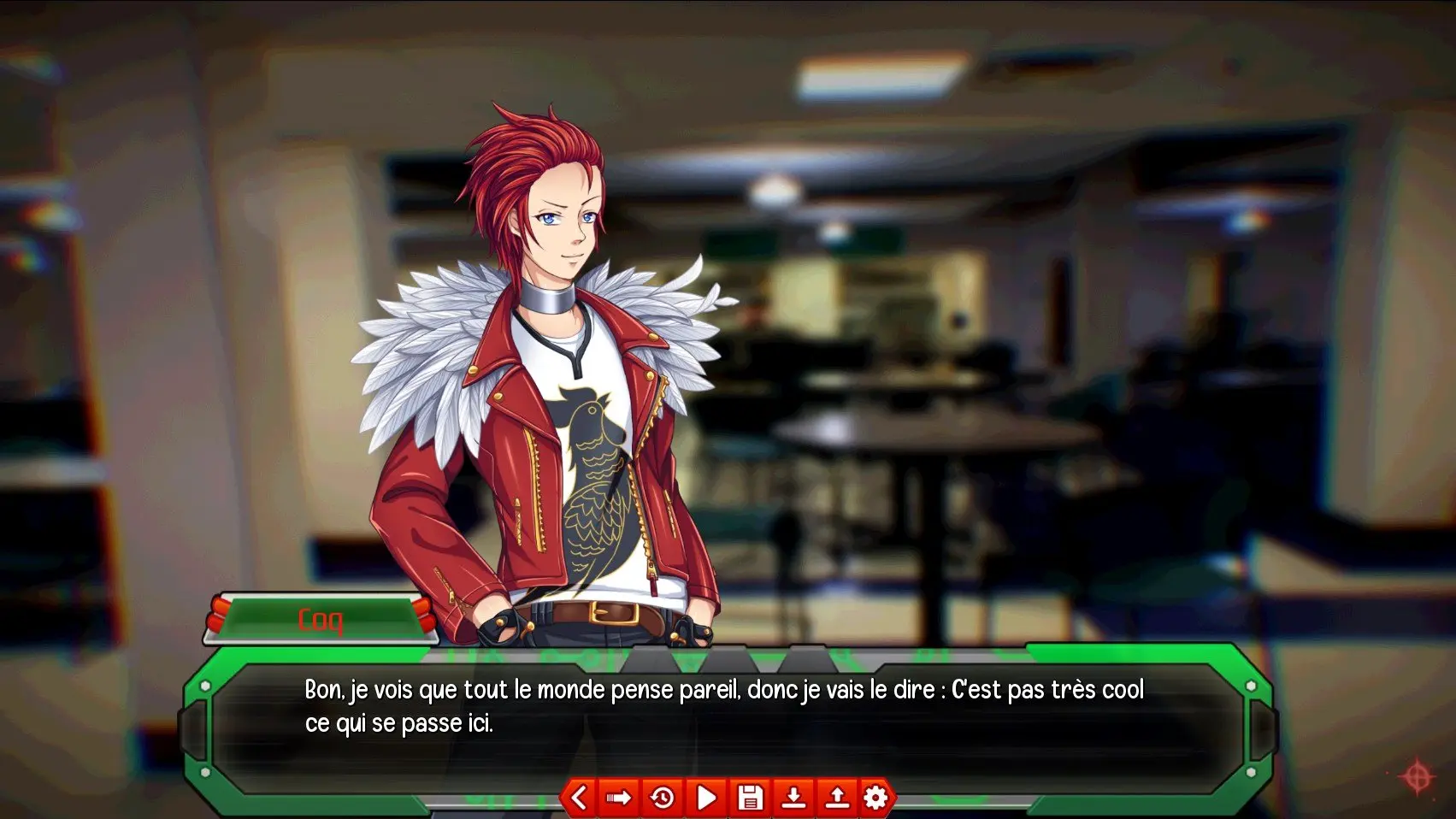Open settings with the gear icon
This screenshot has width=1456, height=819.
point(875,798)
